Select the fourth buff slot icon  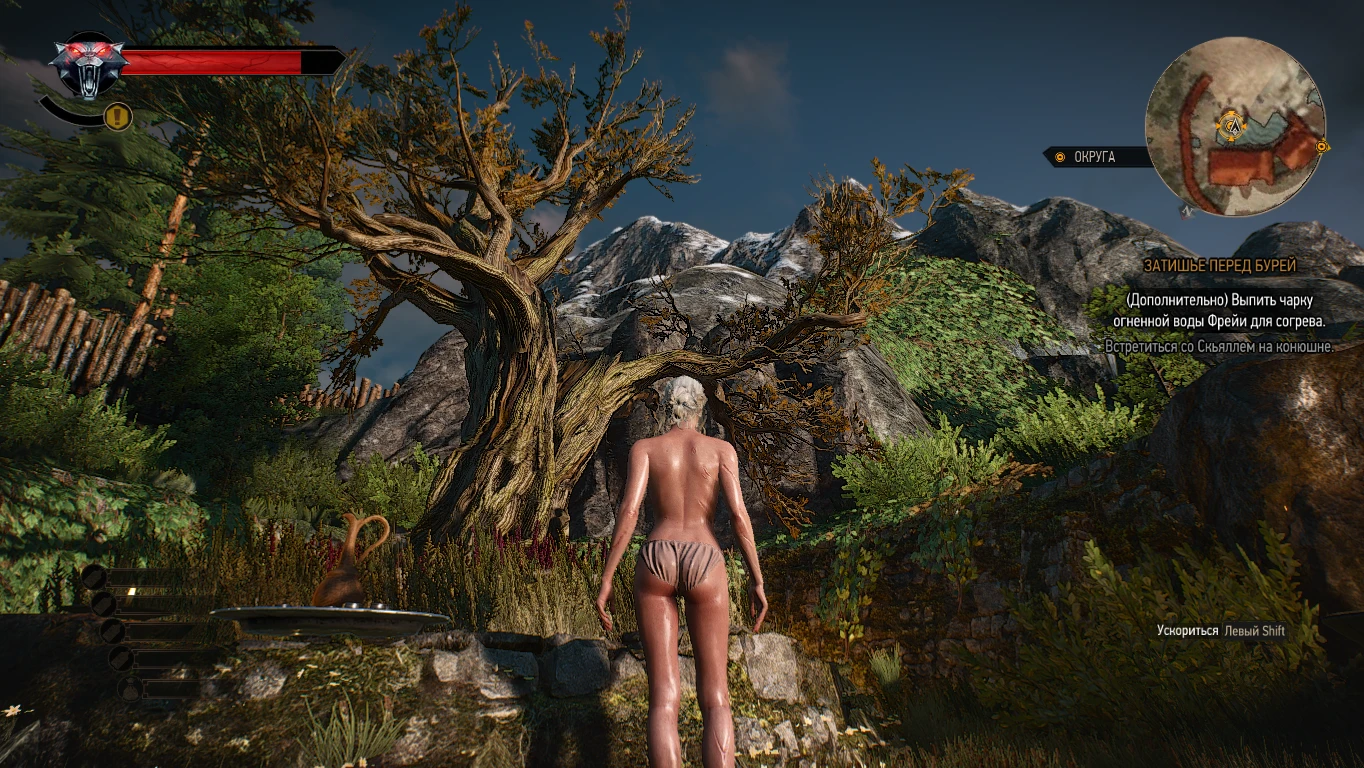pos(121,659)
